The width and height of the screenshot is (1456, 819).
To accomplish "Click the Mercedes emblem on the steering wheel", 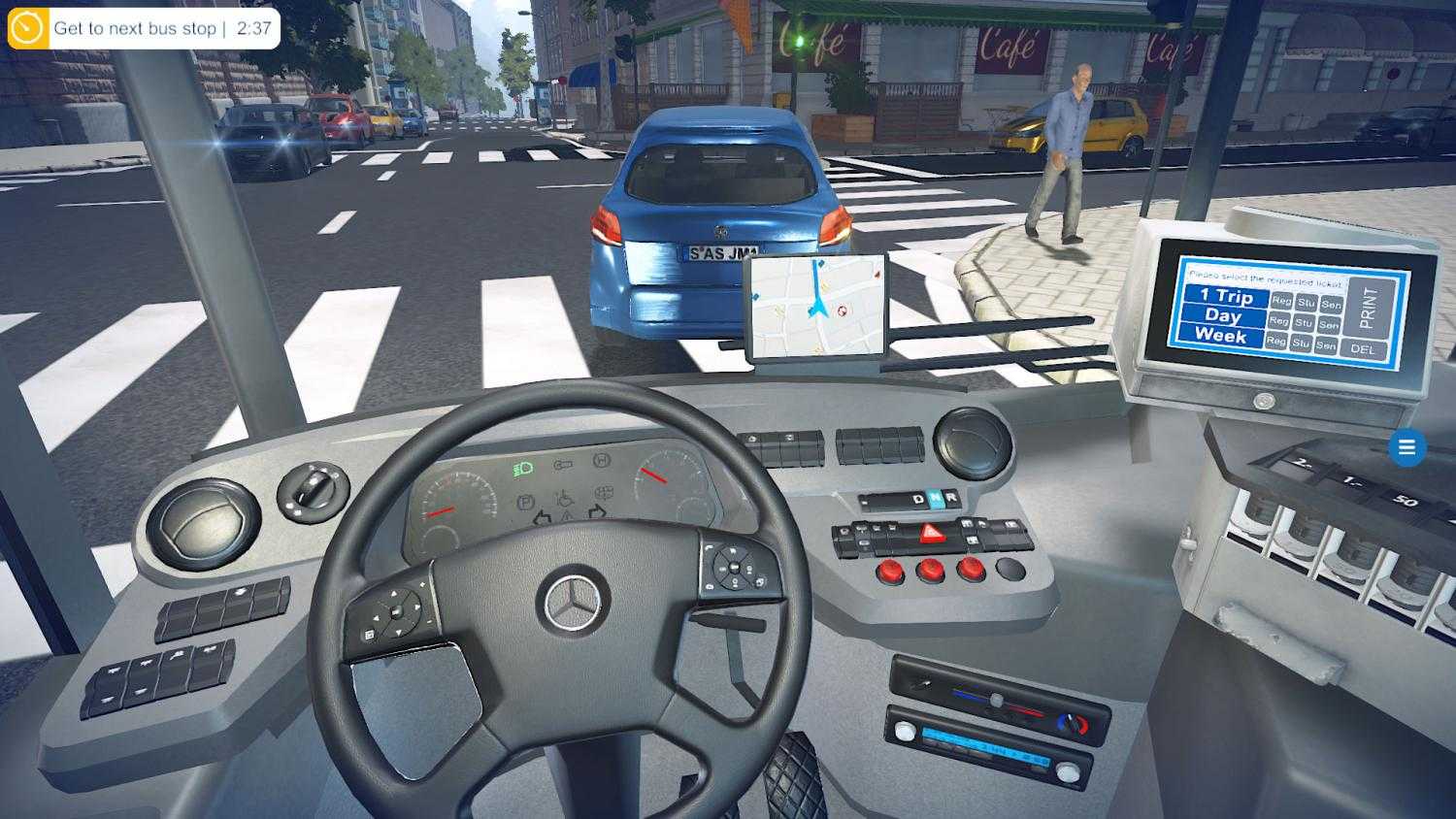I will click(573, 599).
